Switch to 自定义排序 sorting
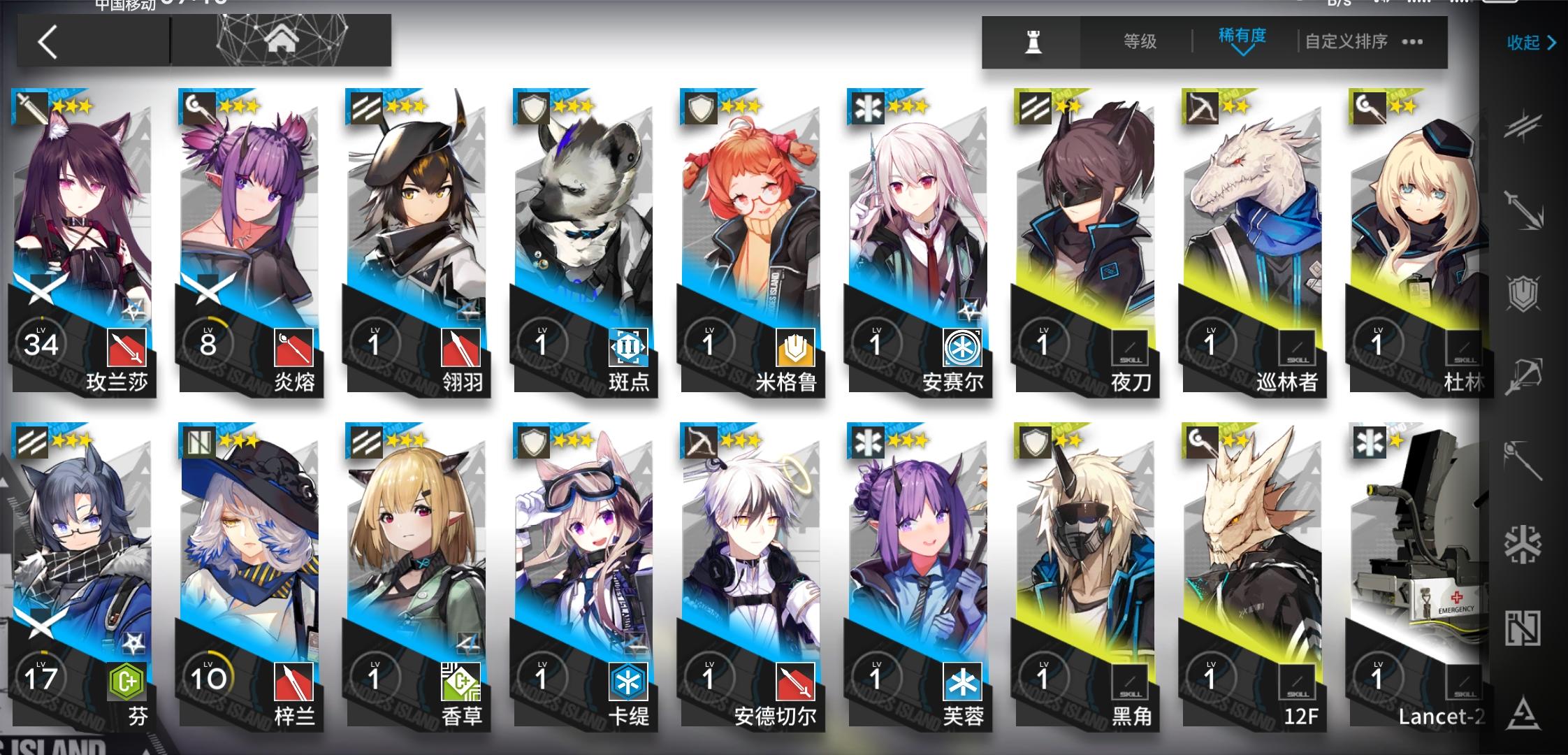Screen dimensions: 1568x755 [x=1346, y=41]
